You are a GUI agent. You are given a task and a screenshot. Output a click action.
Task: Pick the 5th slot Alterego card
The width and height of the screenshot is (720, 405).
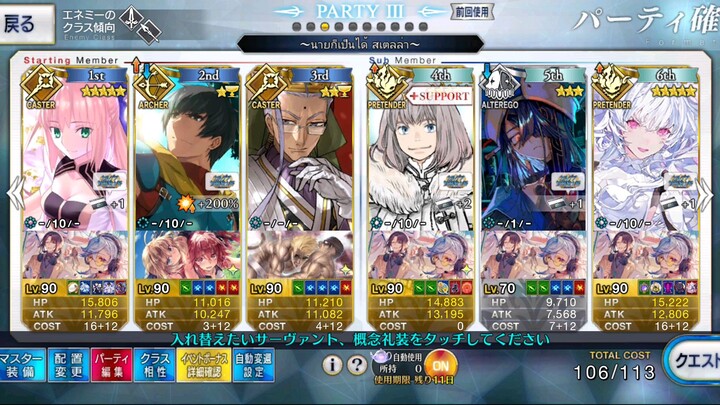pyautogui.click(x=531, y=150)
